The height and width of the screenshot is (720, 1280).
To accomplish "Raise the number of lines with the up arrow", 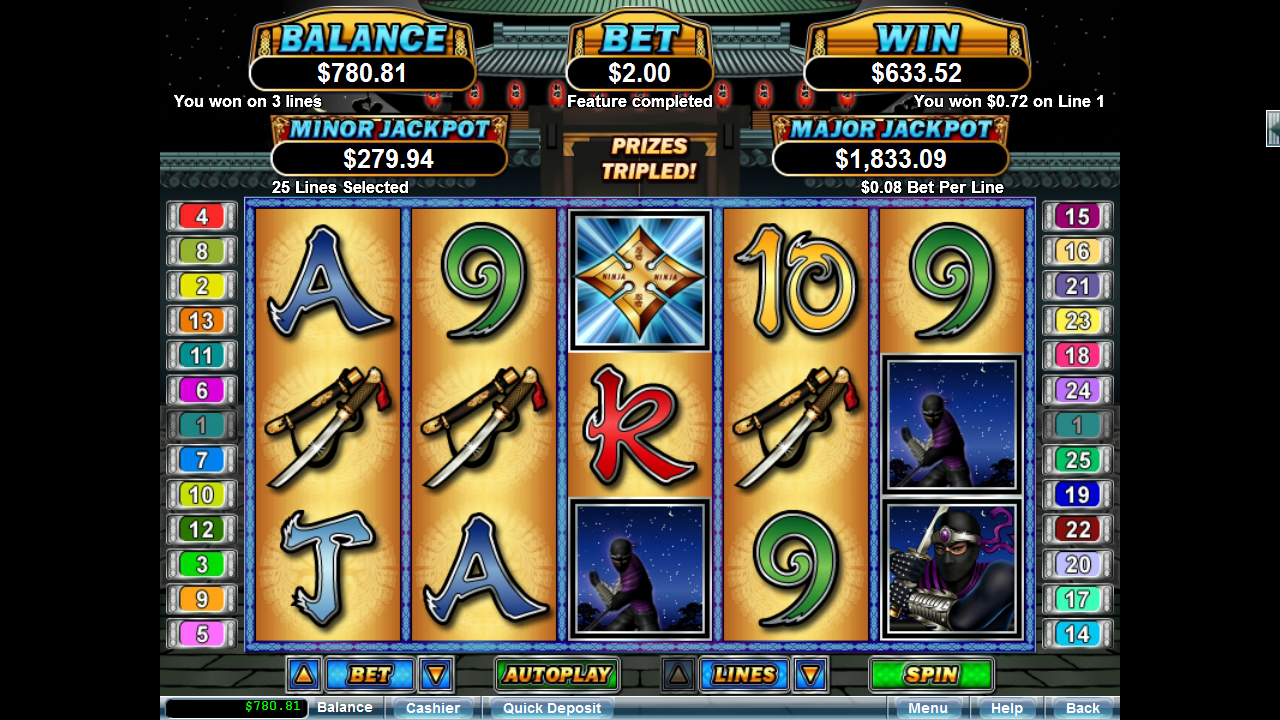I will (x=678, y=675).
